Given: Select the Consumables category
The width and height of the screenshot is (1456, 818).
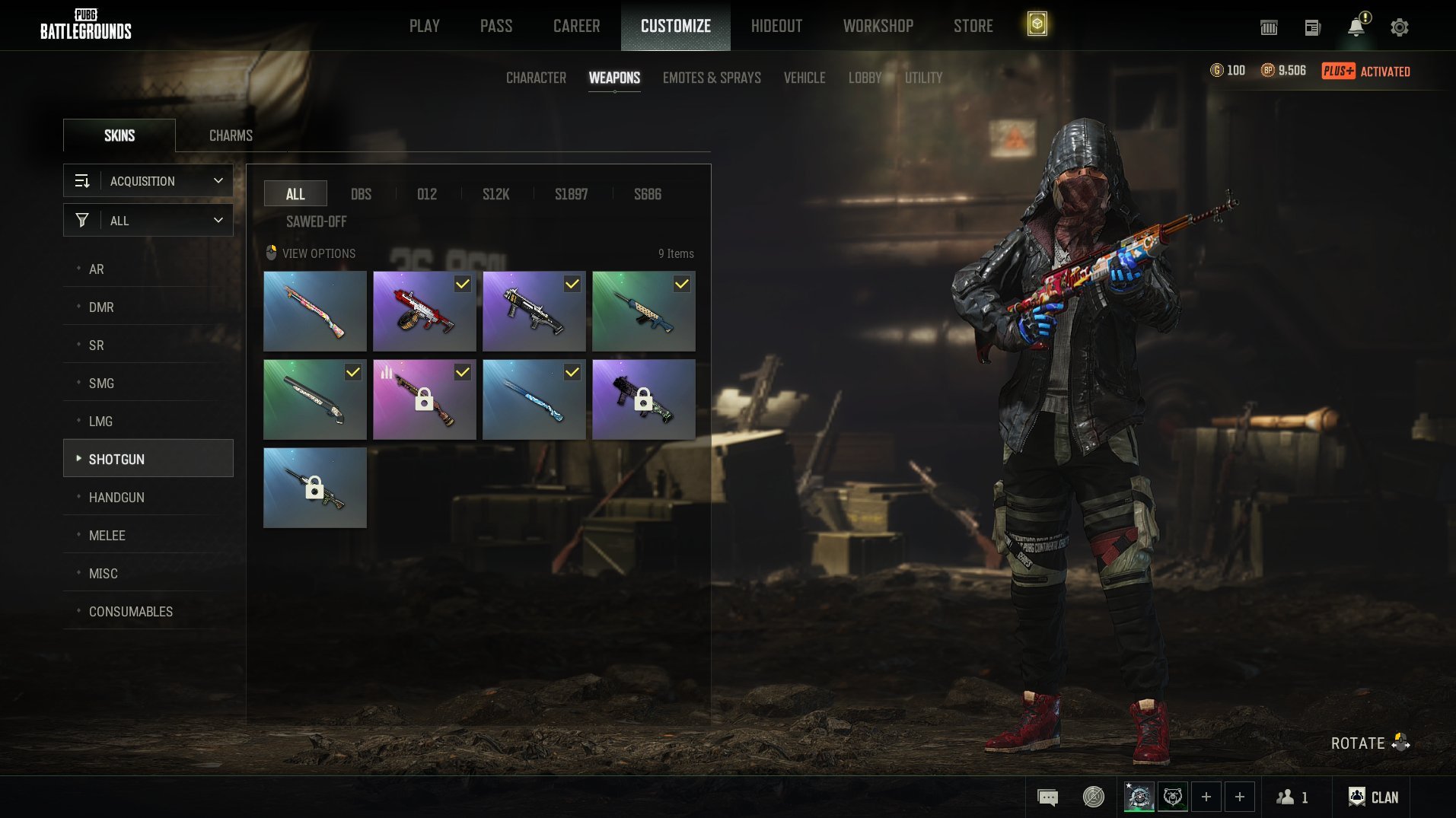Looking at the screenshot, I should pos(131,612).
